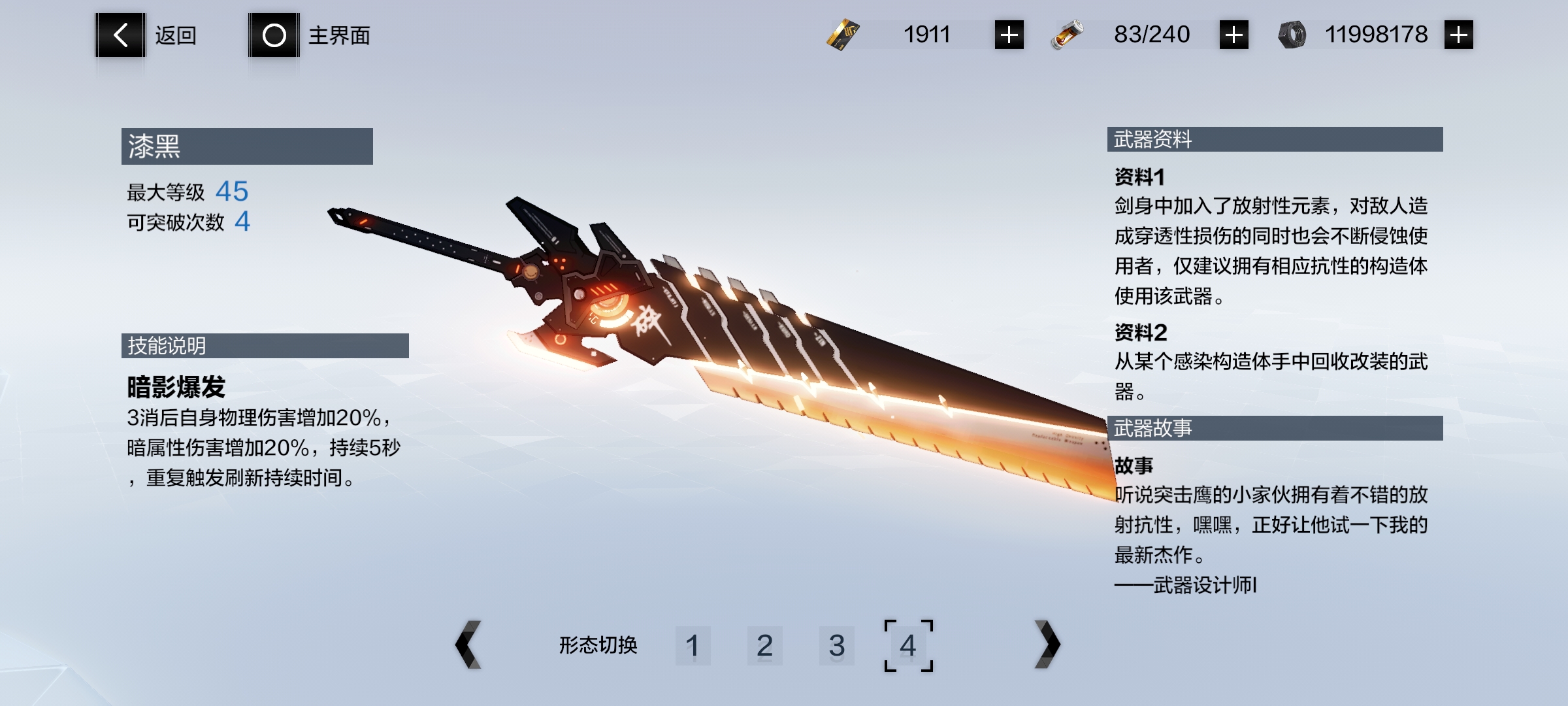Show previous weapon with left arrow
Viewport: 1568px width, 706px height.
click(468, 645)
